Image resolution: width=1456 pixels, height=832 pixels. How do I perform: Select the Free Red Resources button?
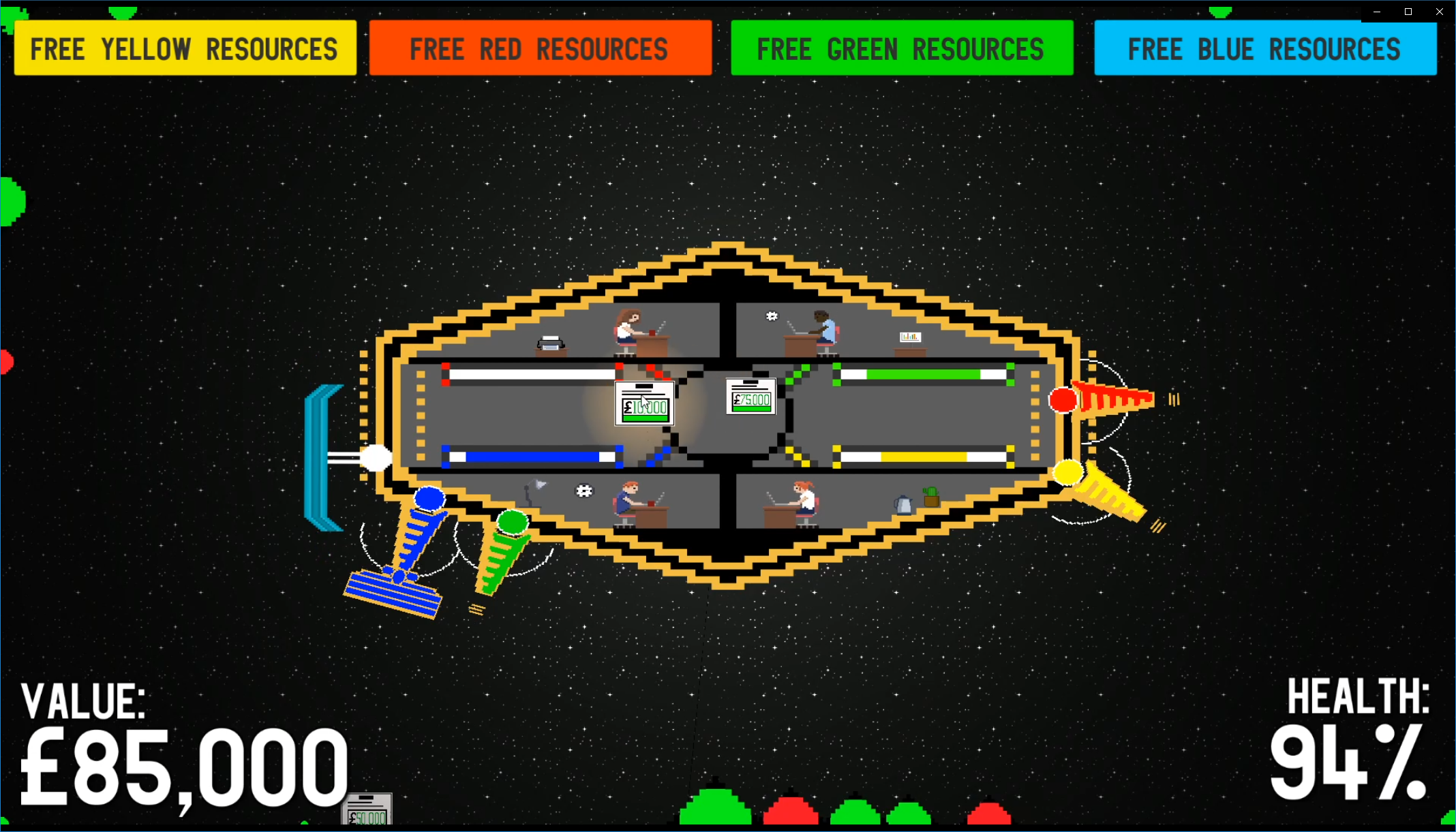click(540, 48)
